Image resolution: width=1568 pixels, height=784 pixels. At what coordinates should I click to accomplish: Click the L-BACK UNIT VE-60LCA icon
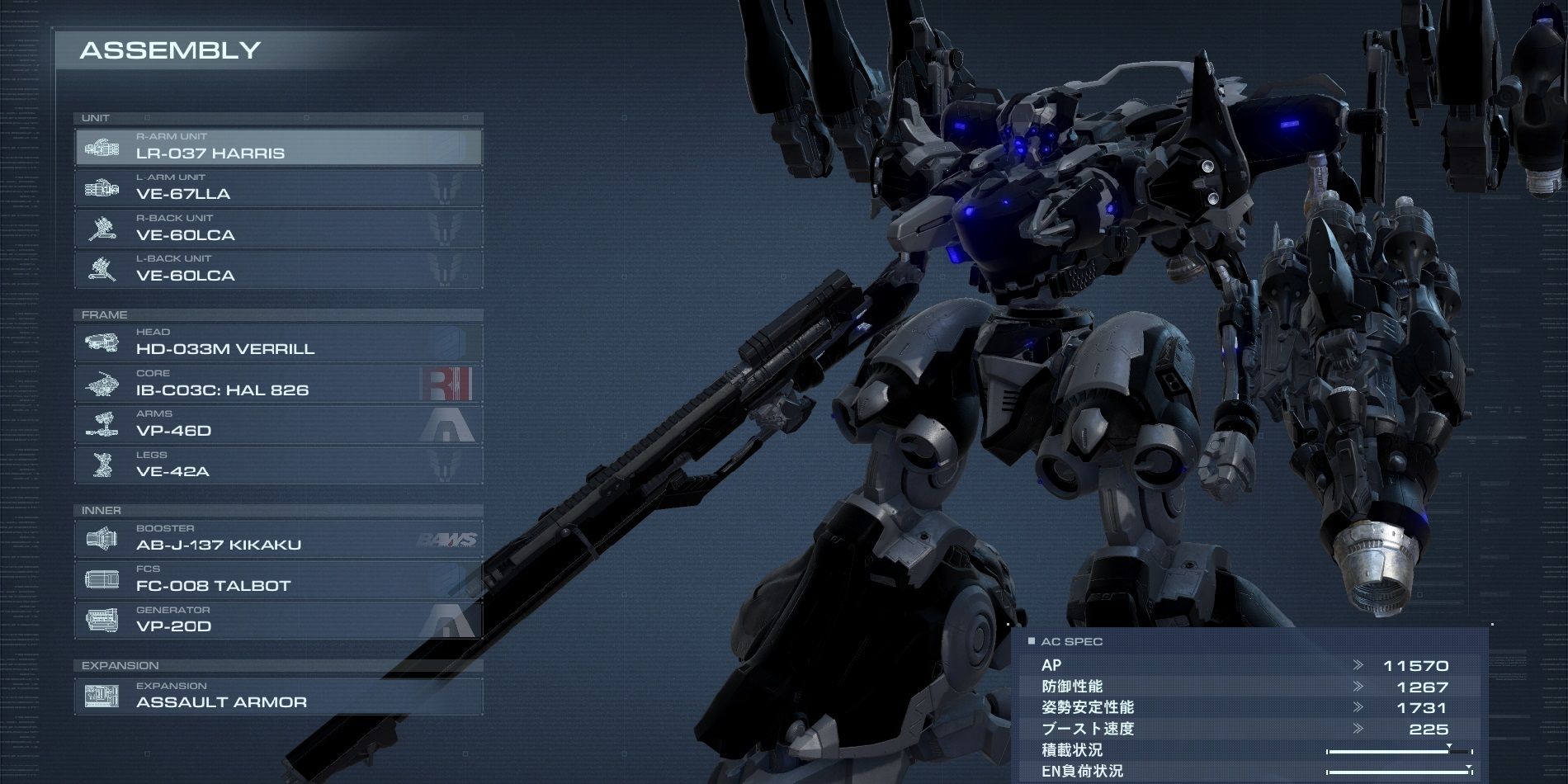click(103, 269)
